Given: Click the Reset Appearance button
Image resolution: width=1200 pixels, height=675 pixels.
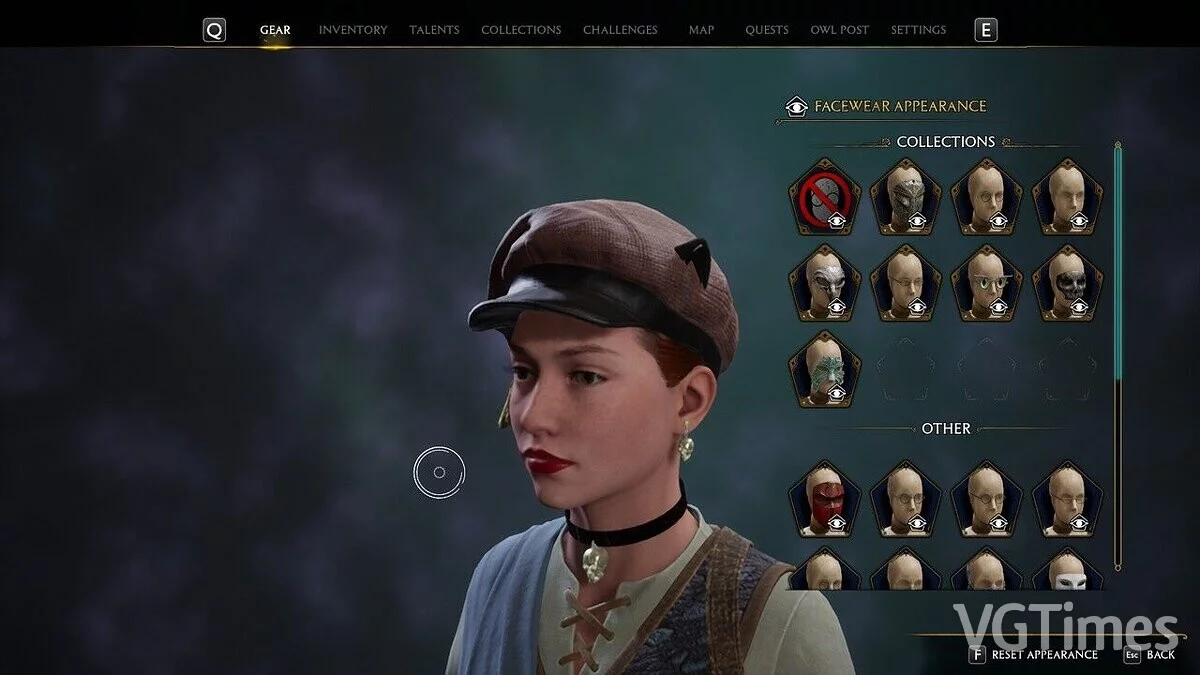Looking at the screenshot, I should (1035, 655).
